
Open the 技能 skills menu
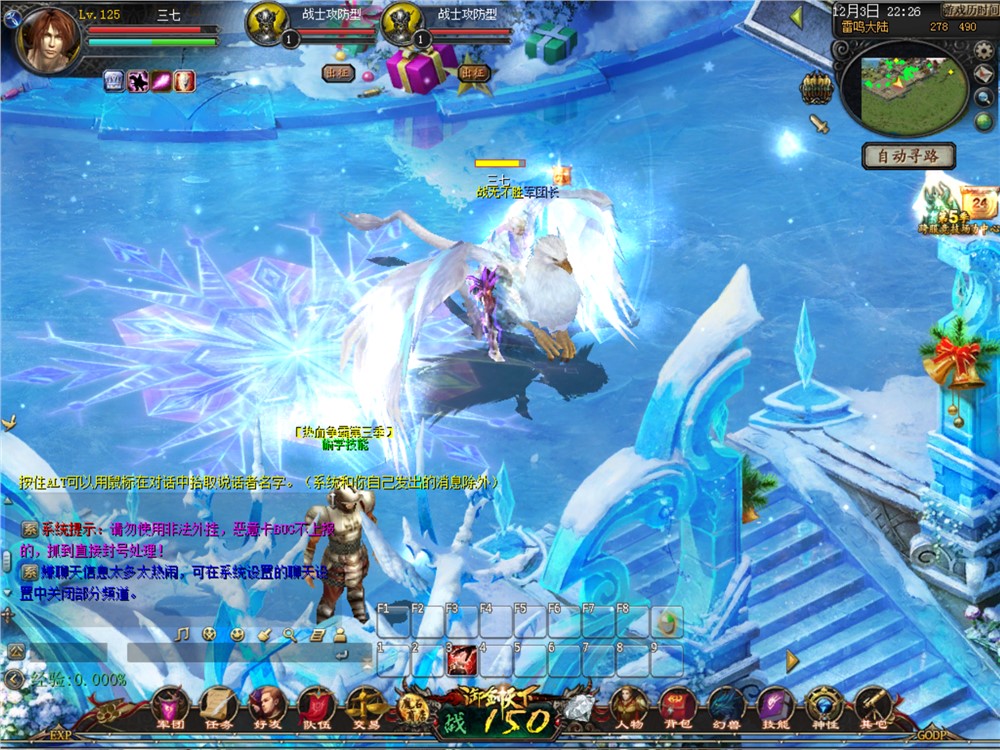775,704
